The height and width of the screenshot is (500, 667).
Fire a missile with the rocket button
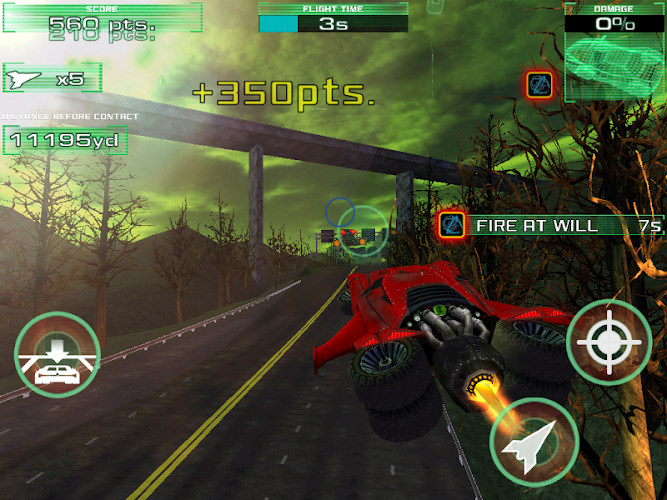click(534, 442)
